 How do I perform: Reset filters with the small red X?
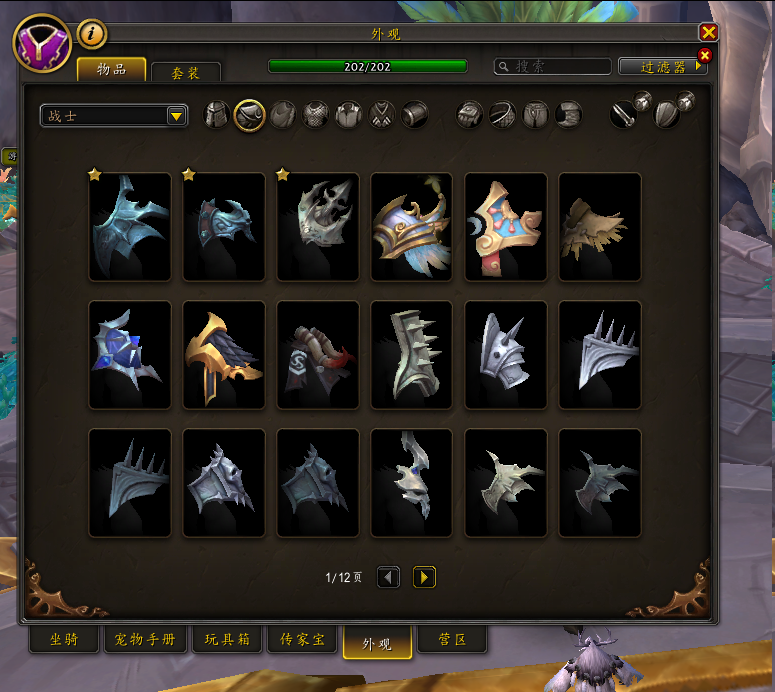705,55
